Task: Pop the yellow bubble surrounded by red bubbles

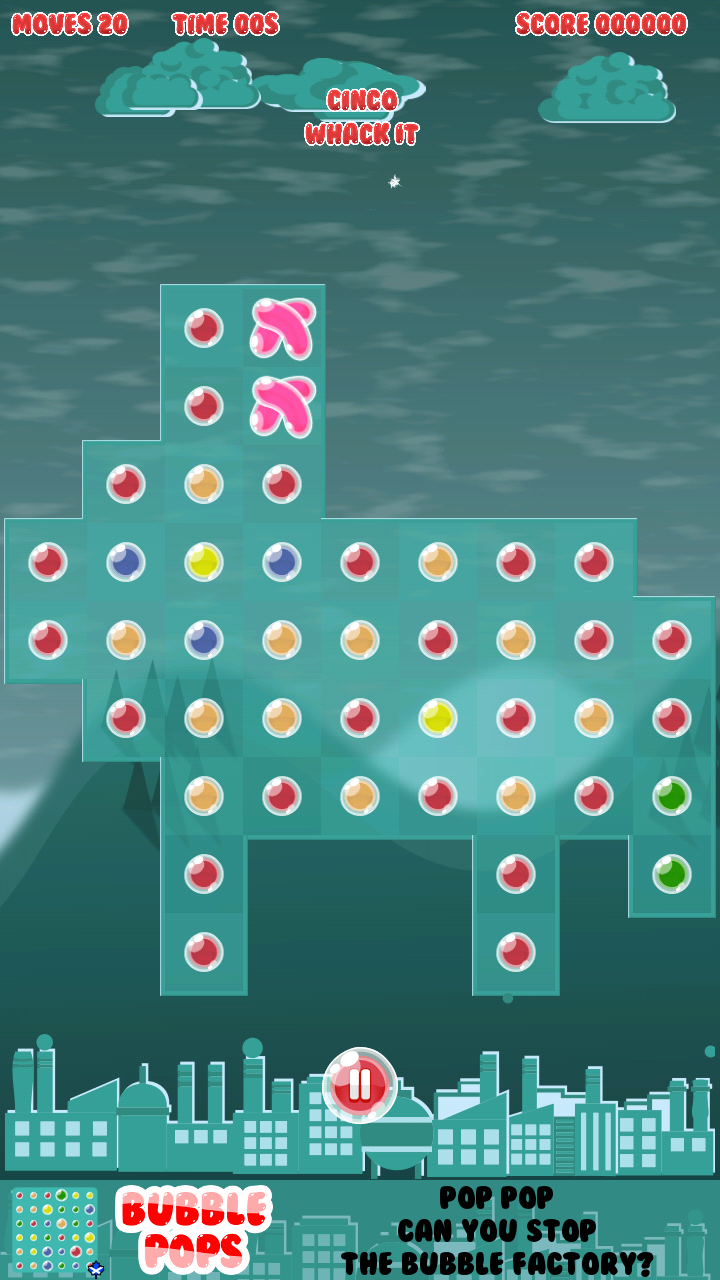Action: point(437,717)
